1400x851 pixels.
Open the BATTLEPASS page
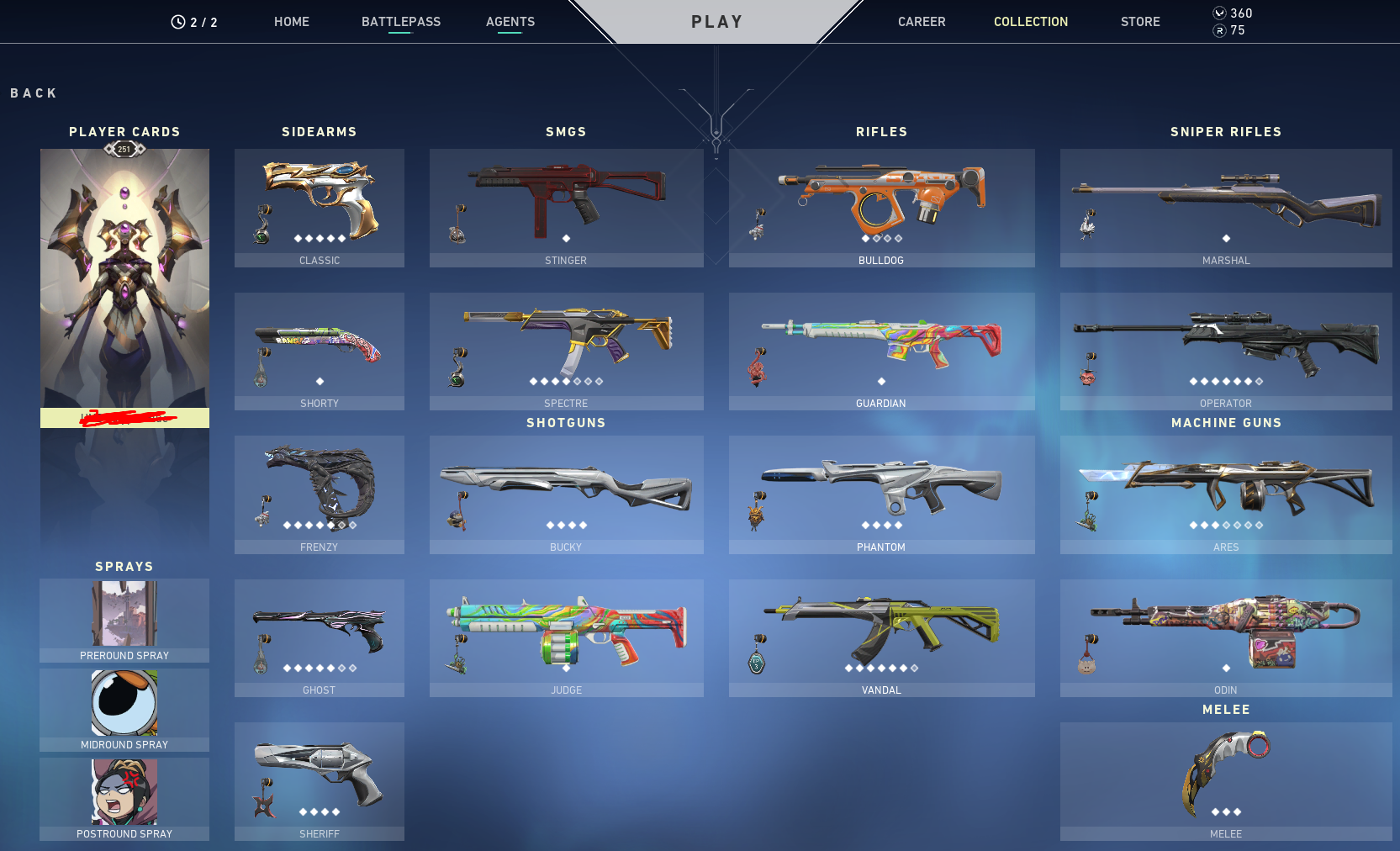click(401, 22)
